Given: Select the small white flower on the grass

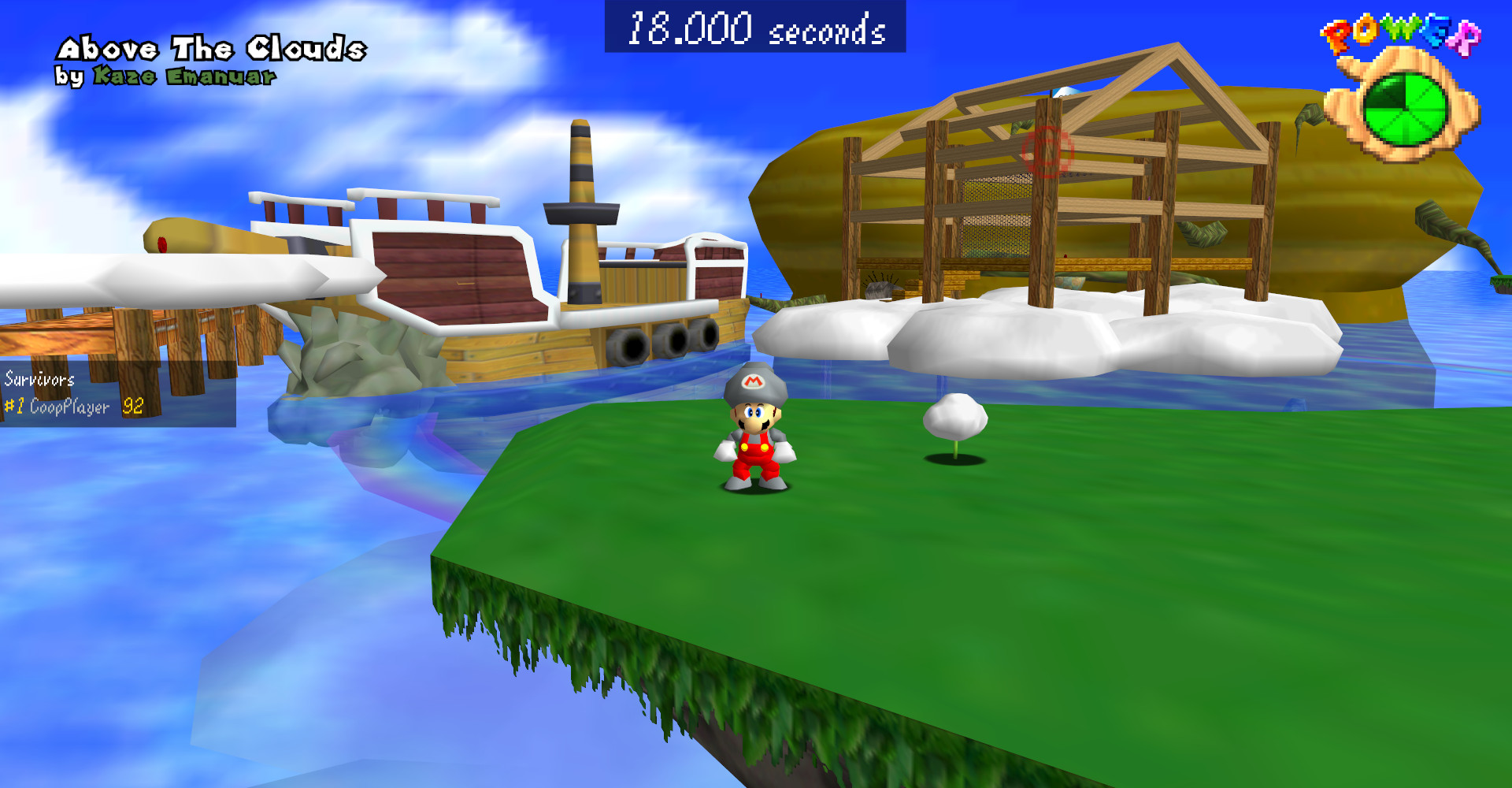Looking at the screenshot, I should [954, 416].
